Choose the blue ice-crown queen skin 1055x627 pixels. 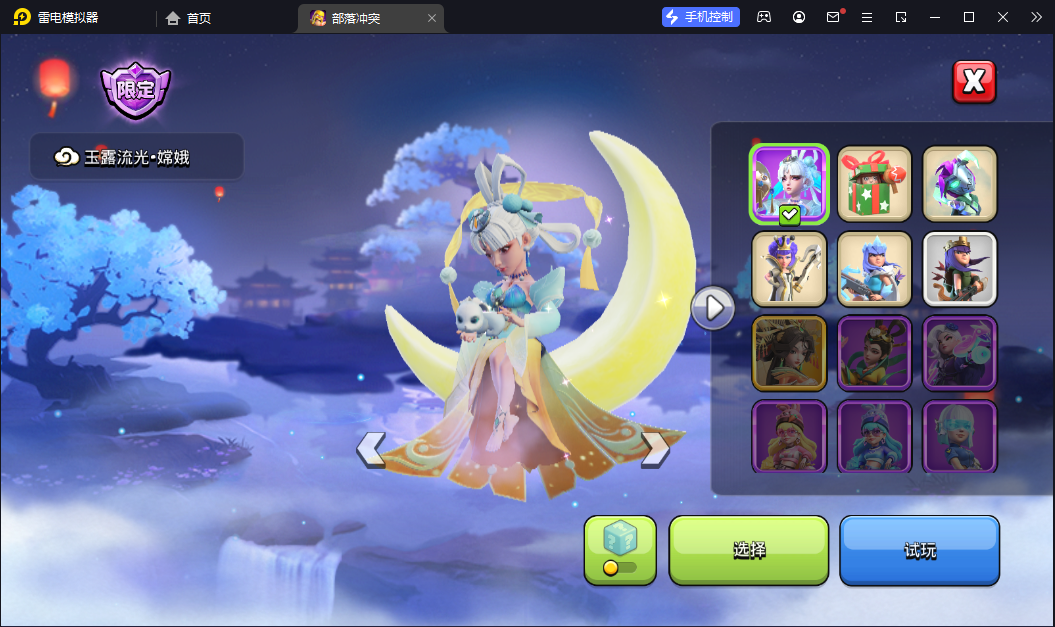pos(875,269)
